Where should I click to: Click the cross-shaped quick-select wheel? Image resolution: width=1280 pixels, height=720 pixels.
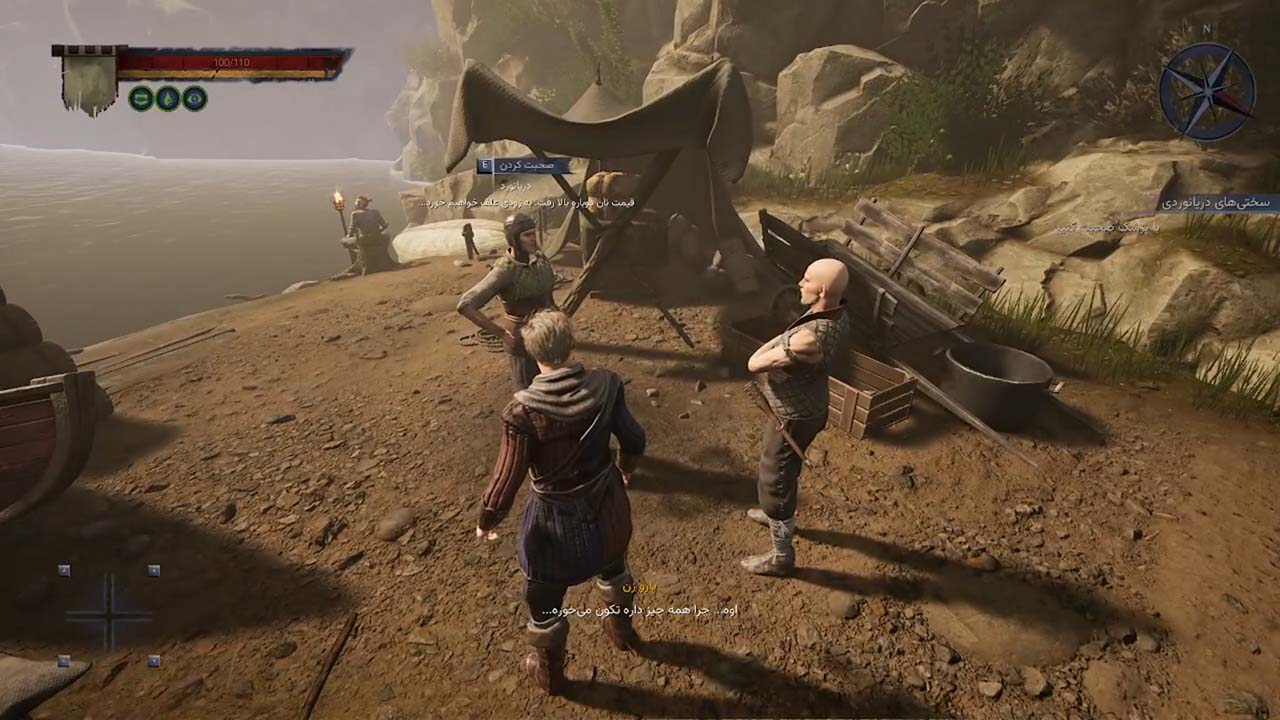pyautogui.click(x=108, y=614)
